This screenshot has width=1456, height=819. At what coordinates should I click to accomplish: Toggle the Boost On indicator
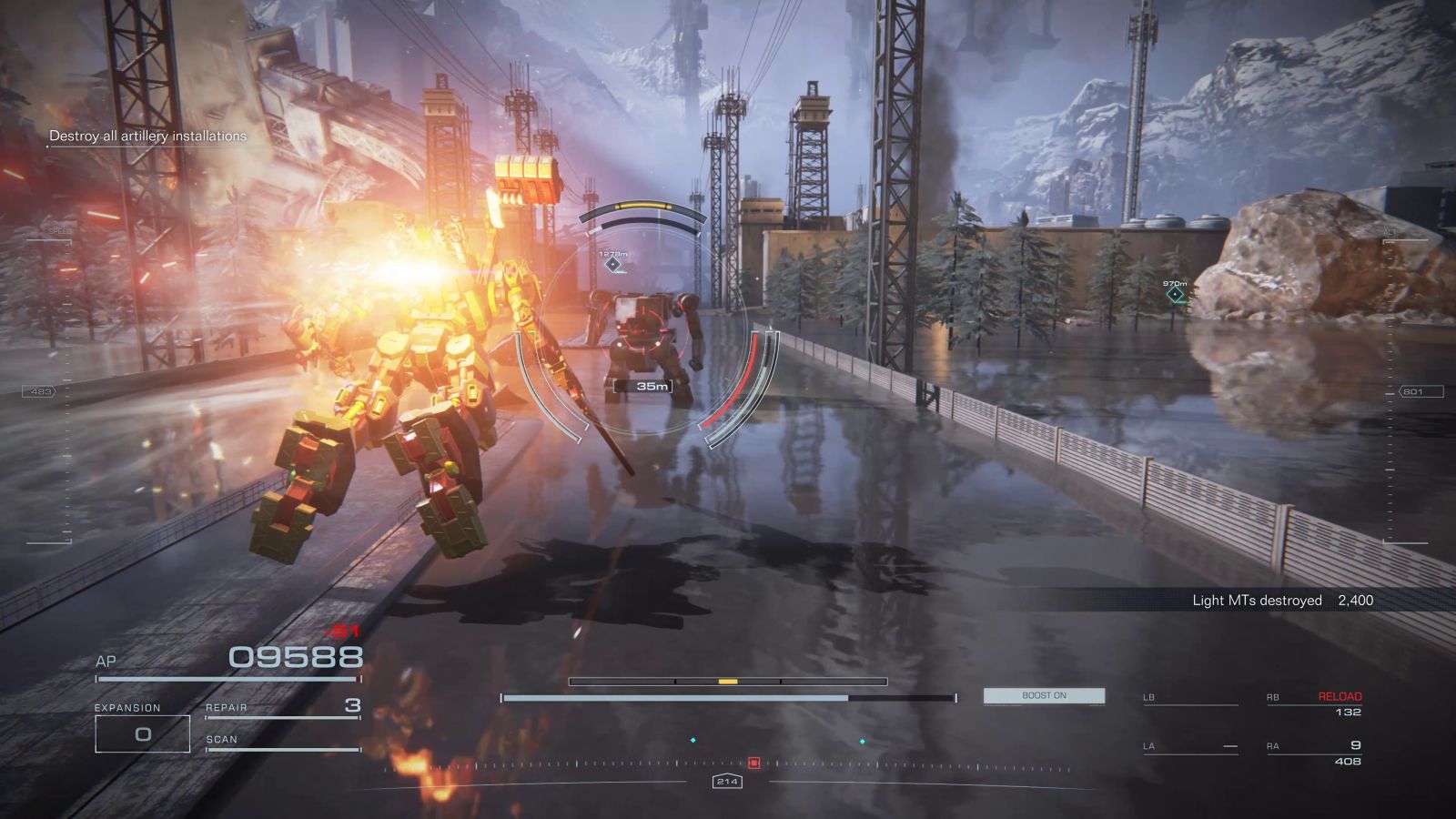1044,695
